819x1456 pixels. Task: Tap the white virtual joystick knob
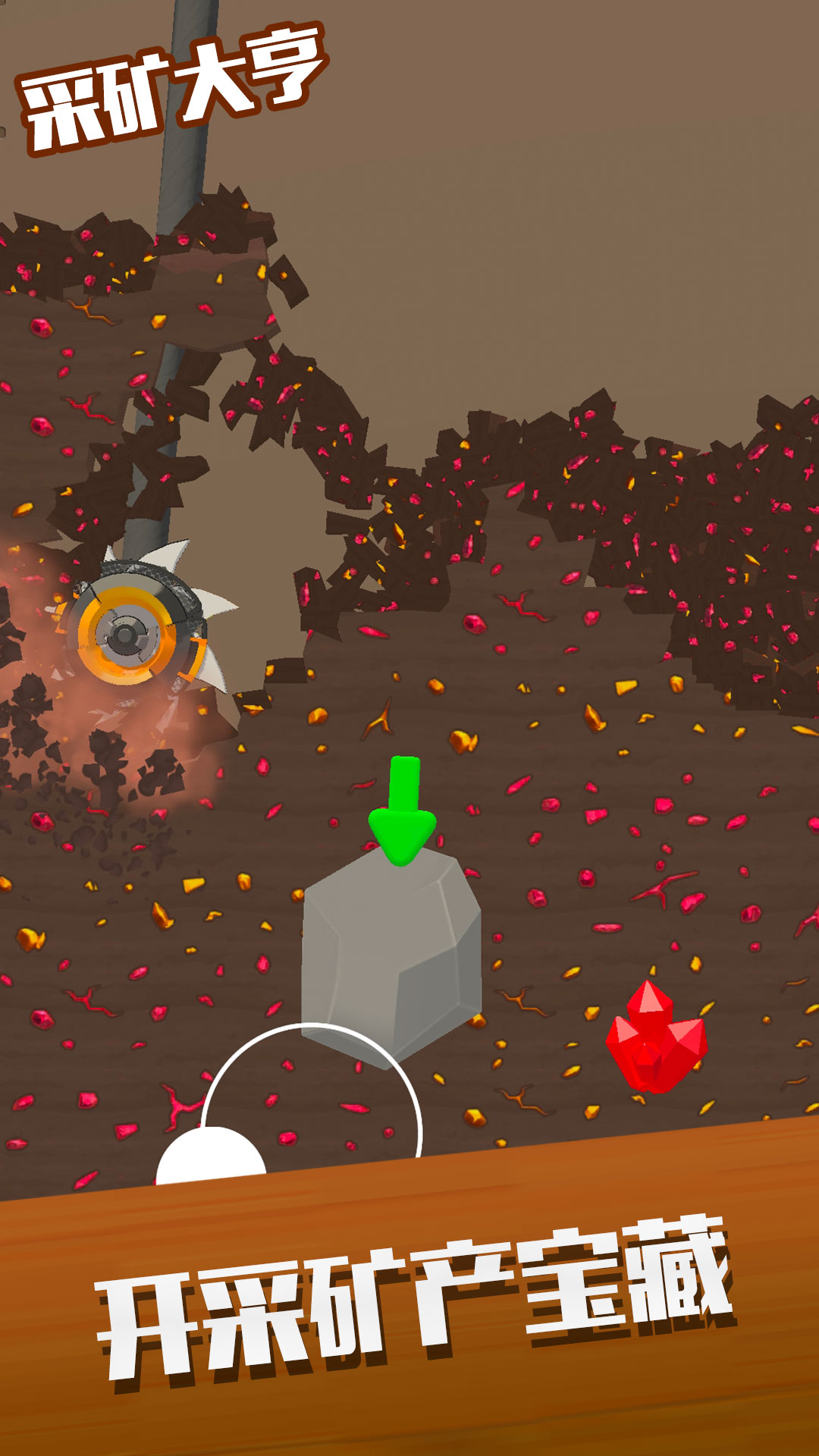point(211,1157)
